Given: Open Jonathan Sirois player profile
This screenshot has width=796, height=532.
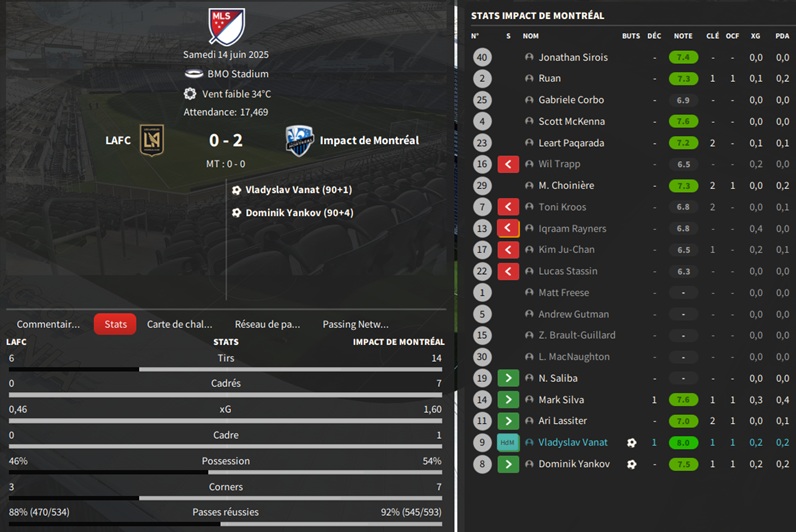Looking at the screenshot, I should (x=573, y=58).
